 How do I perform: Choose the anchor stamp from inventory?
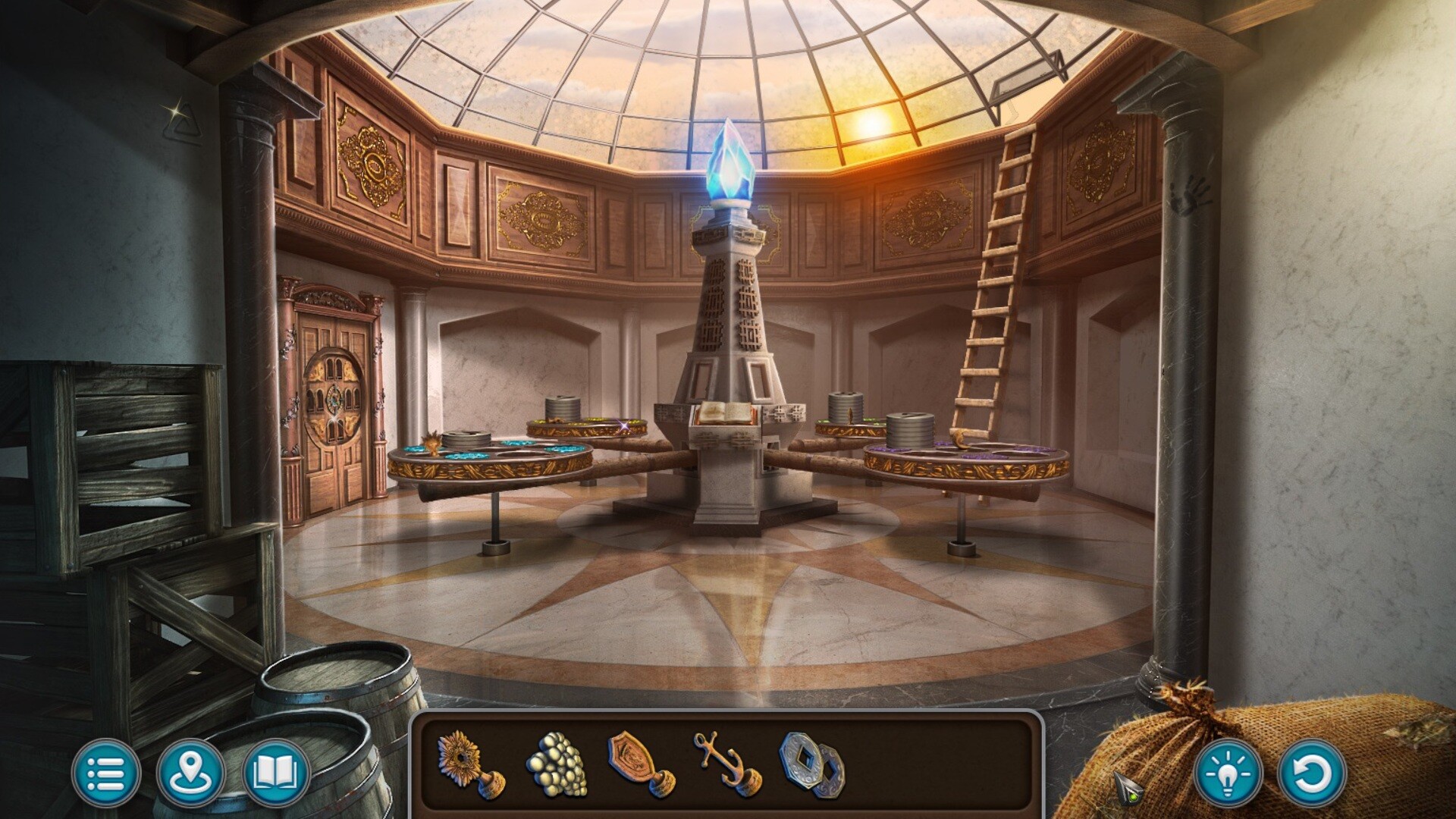[x=726, y=765]
